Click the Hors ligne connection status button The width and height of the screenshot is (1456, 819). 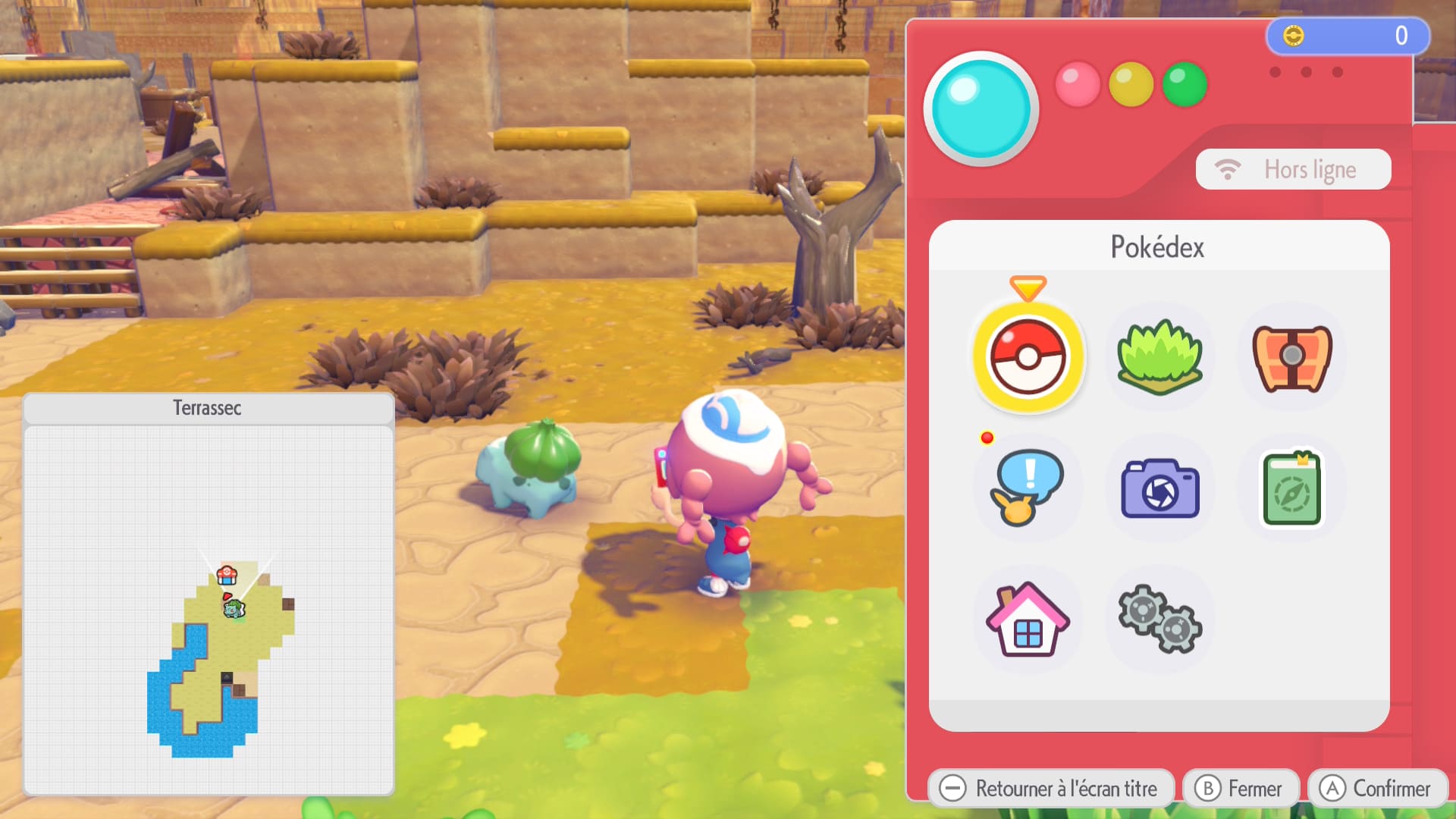pyautogui.click(x=1293, y=169)
